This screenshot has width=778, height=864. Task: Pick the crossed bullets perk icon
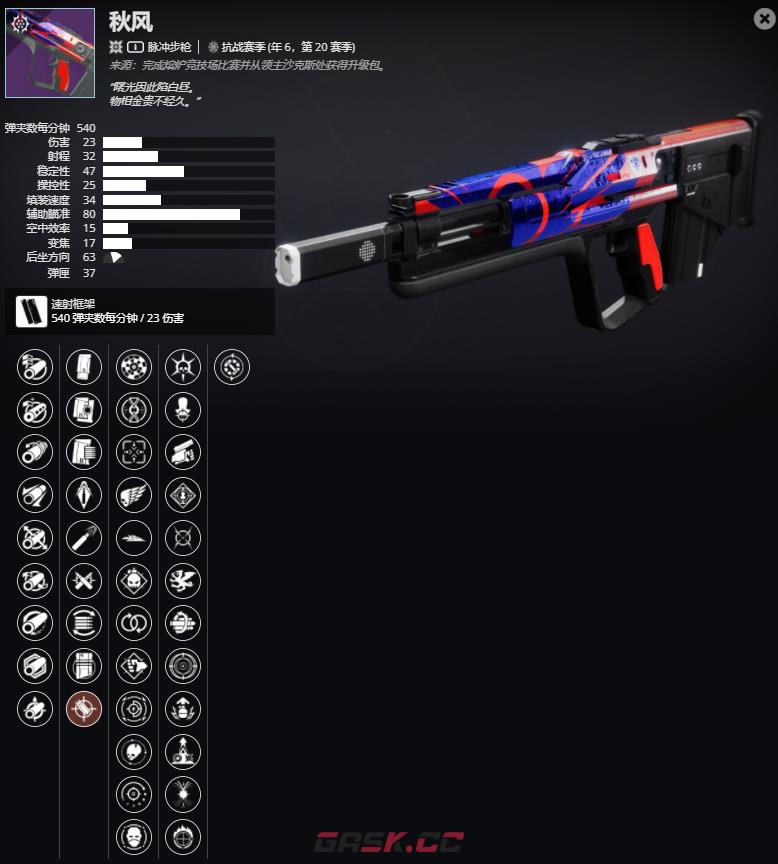point(84,581)
